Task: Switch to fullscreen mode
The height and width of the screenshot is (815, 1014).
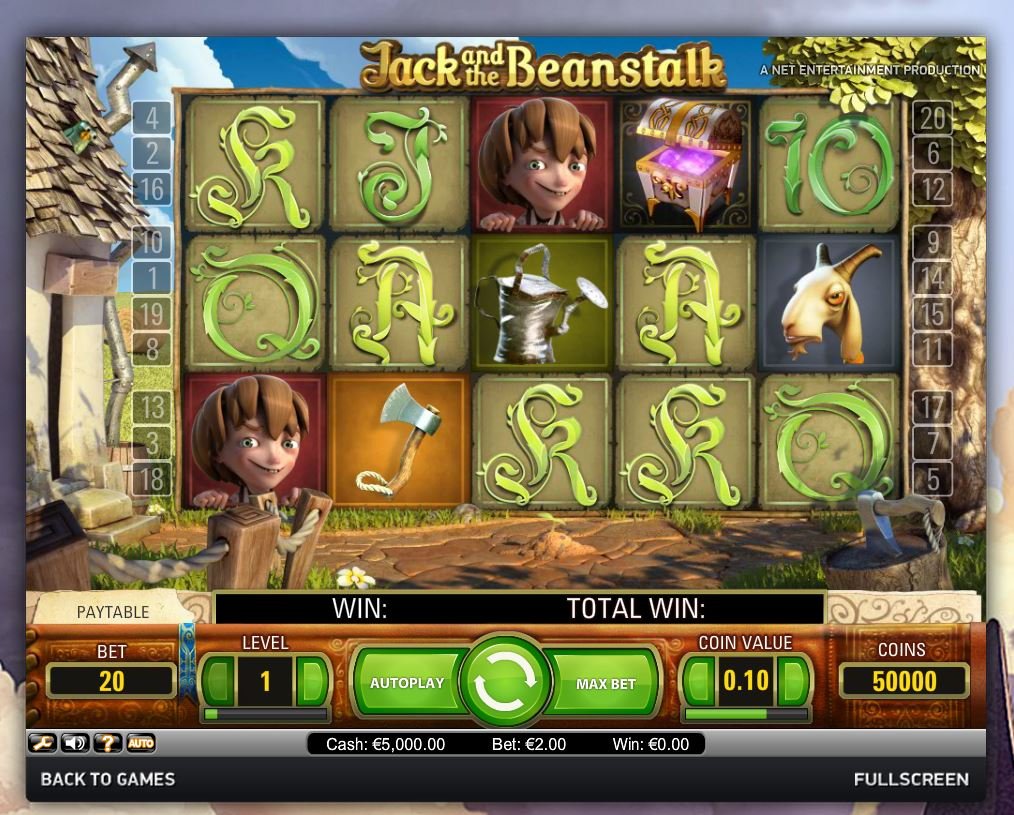Action: (x=911, y=779)
